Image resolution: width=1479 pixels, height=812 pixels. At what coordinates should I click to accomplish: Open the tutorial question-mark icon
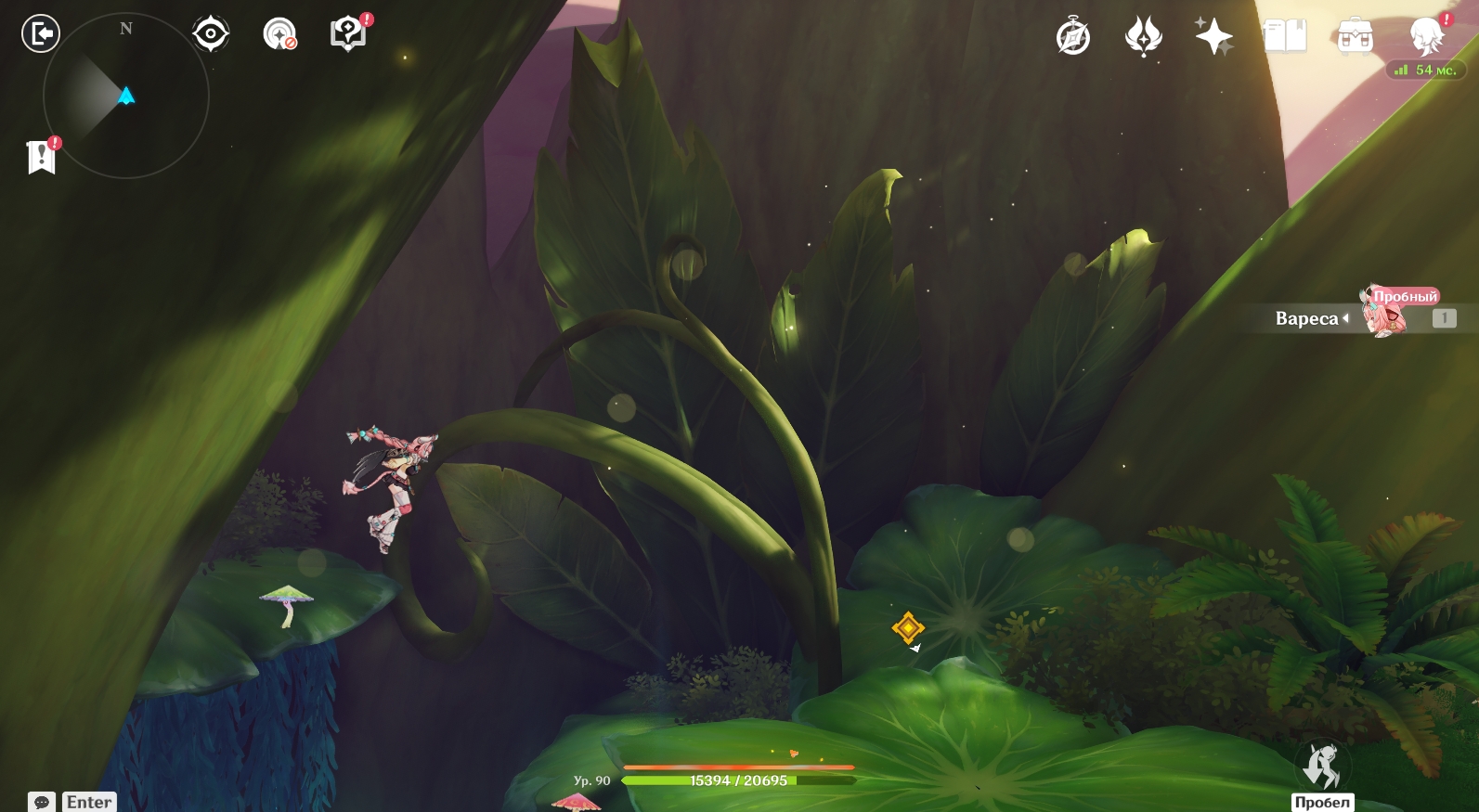tap(348, 34)
